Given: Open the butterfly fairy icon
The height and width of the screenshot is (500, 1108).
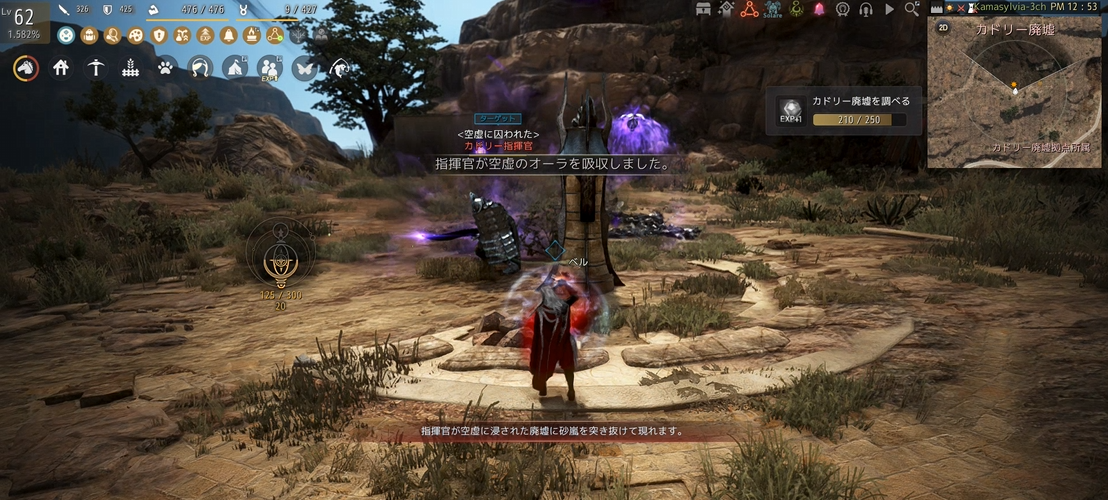Looking at the screenshot, I should click(x=304, y=68).
